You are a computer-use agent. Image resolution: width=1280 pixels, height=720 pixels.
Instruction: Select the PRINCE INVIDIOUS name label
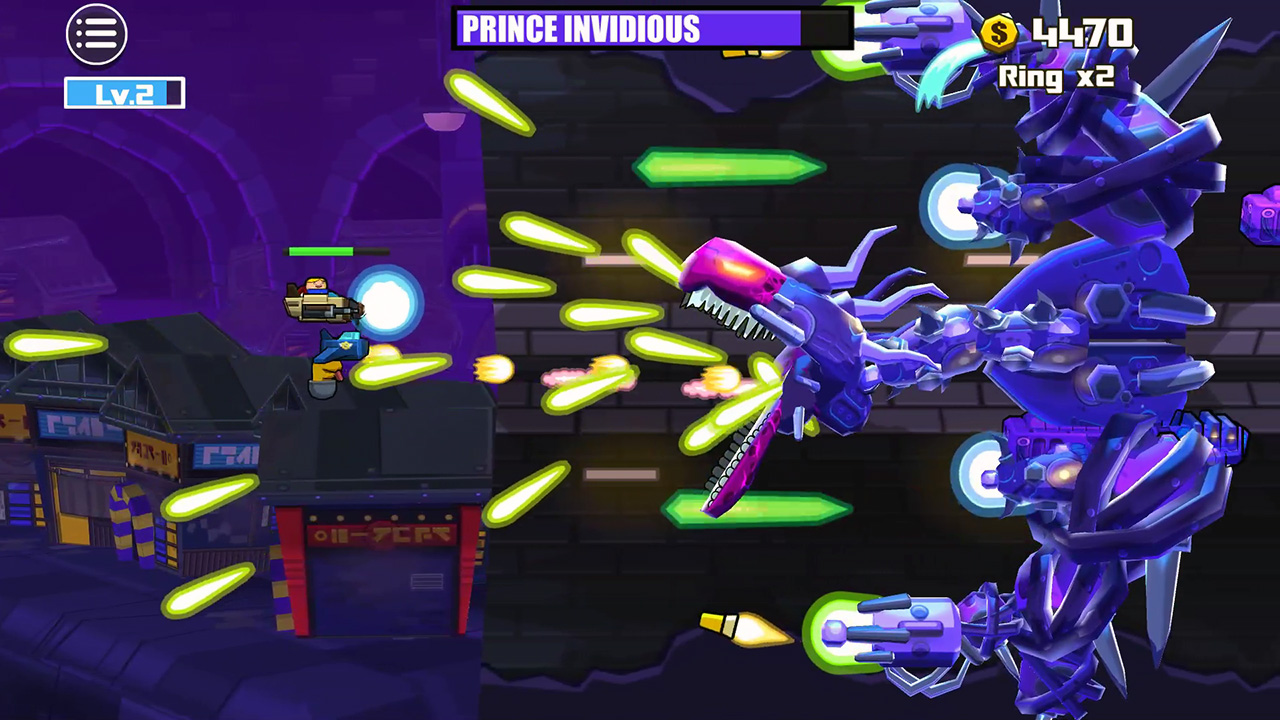pyautogui.click(x=578, y=29)
